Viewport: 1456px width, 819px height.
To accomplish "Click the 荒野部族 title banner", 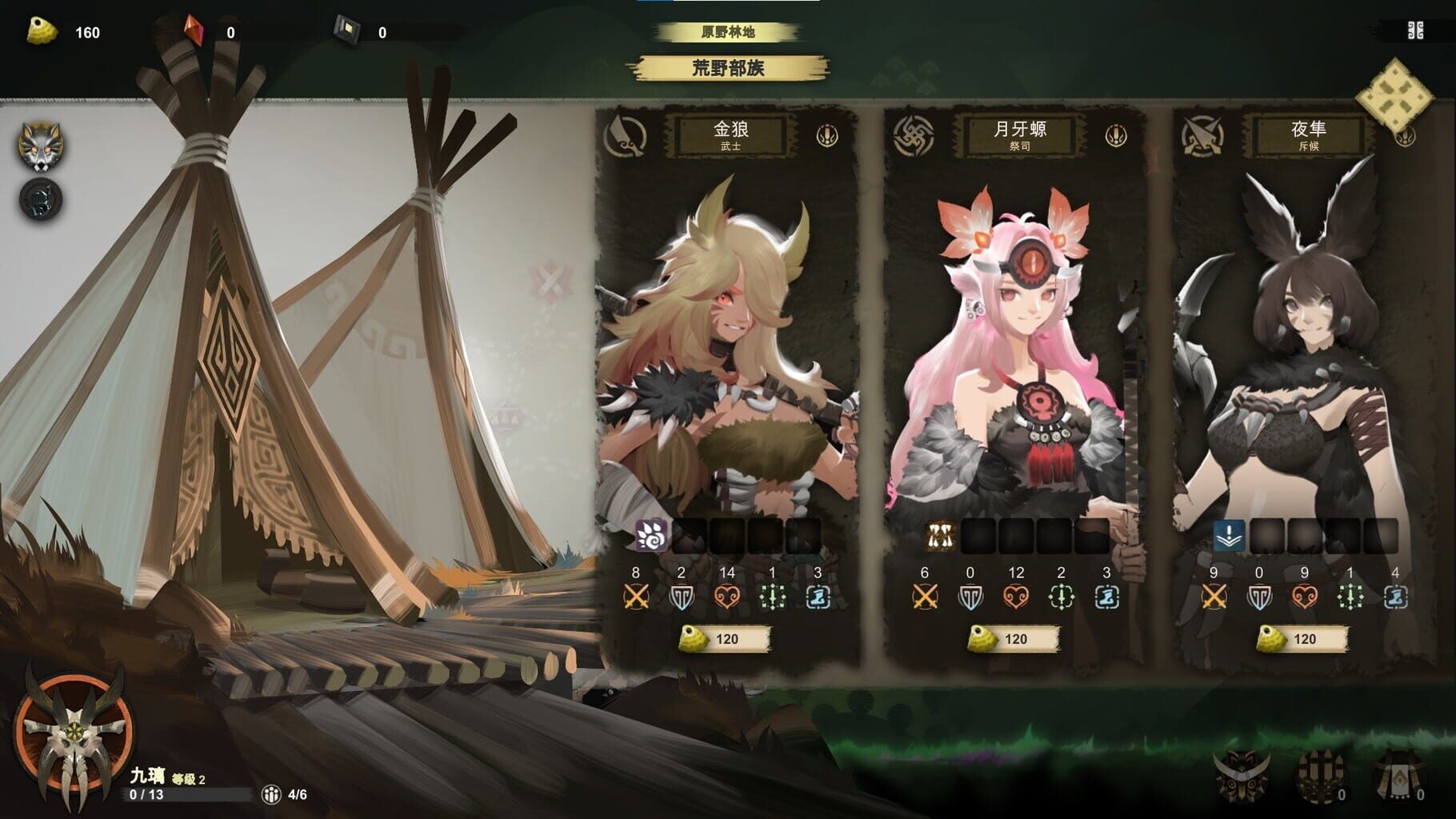I will pos(729,70).
